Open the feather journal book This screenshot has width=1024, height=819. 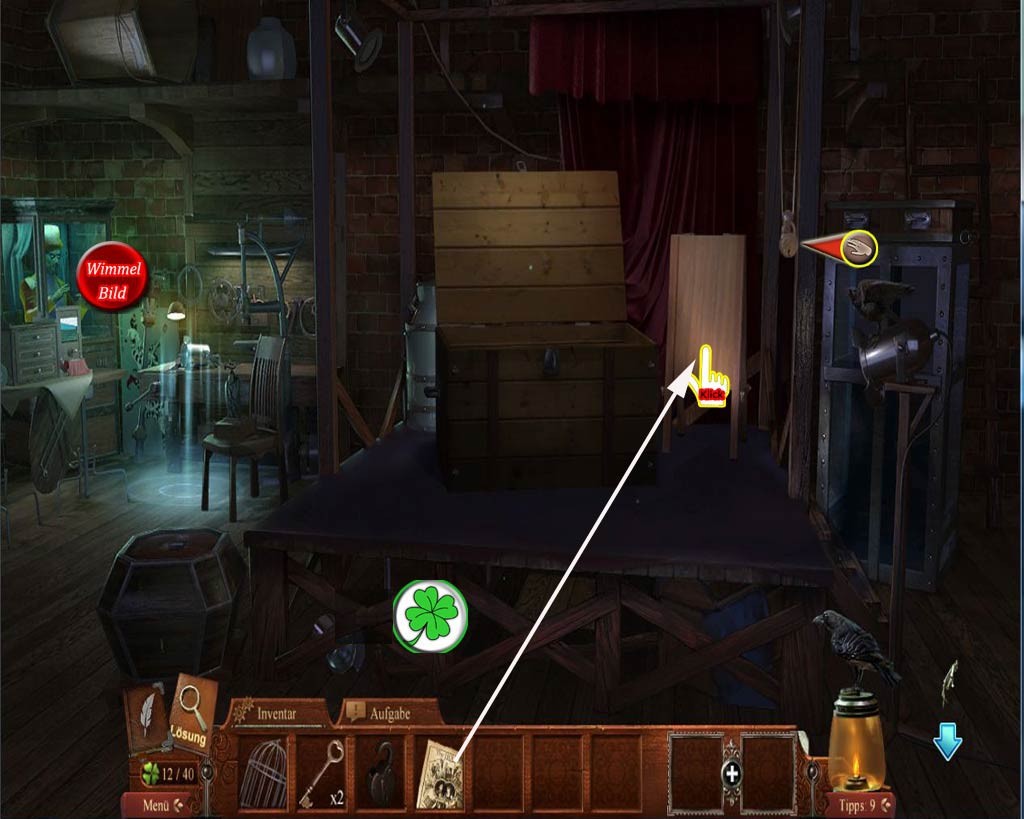(x=147, y=717)
